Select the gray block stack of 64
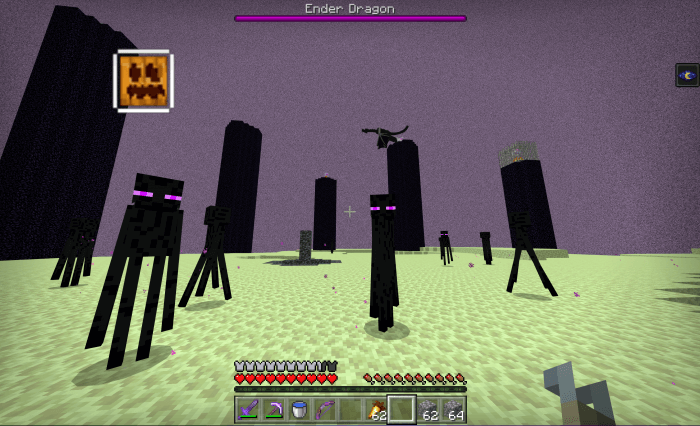Image resolution: width=700 pixels, height=426 pixels. point(453,409)
